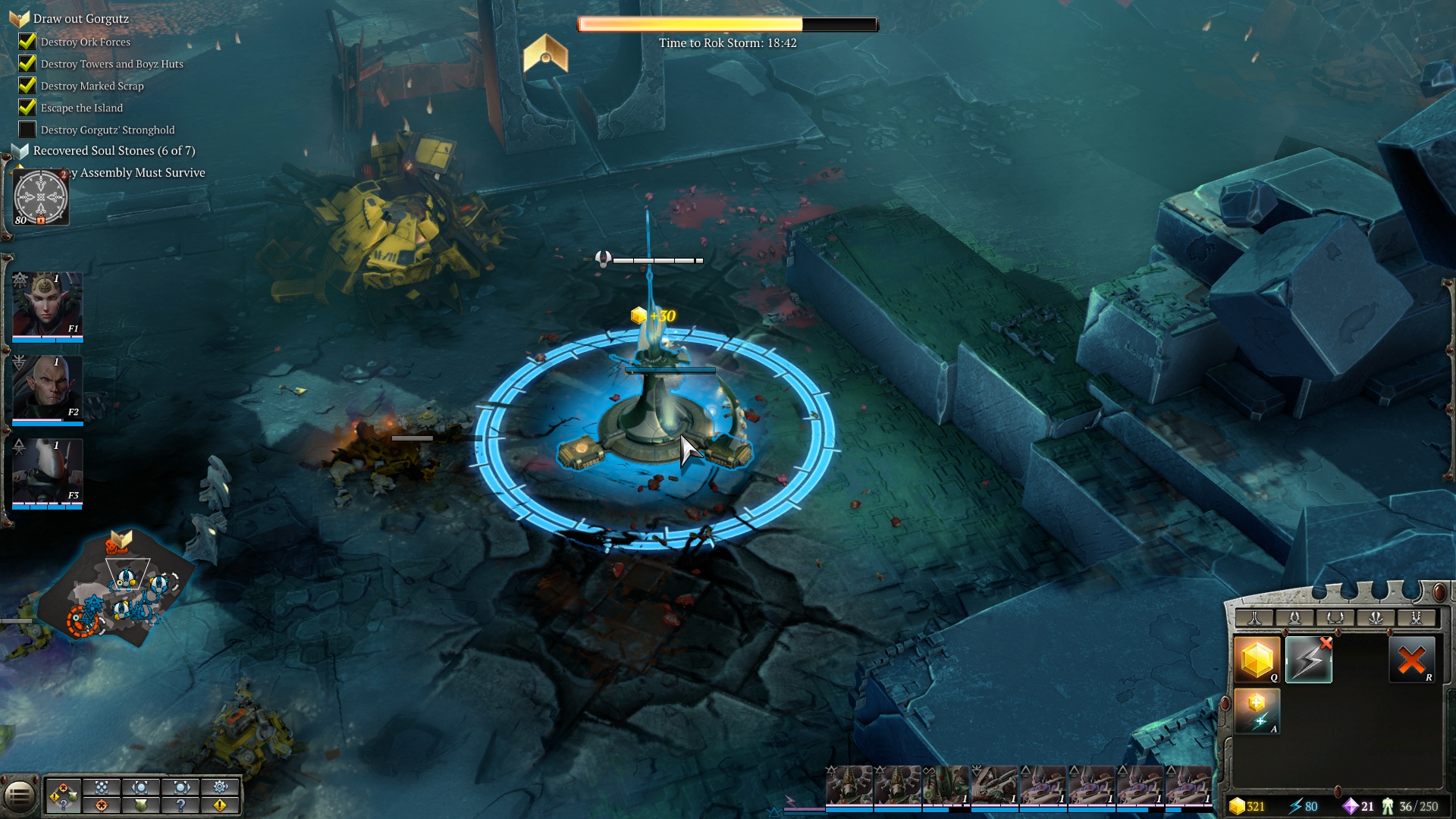Send the yellow warning exclamation ping
This screenshot has height=819, width=1456.
(x=220, y=805)
